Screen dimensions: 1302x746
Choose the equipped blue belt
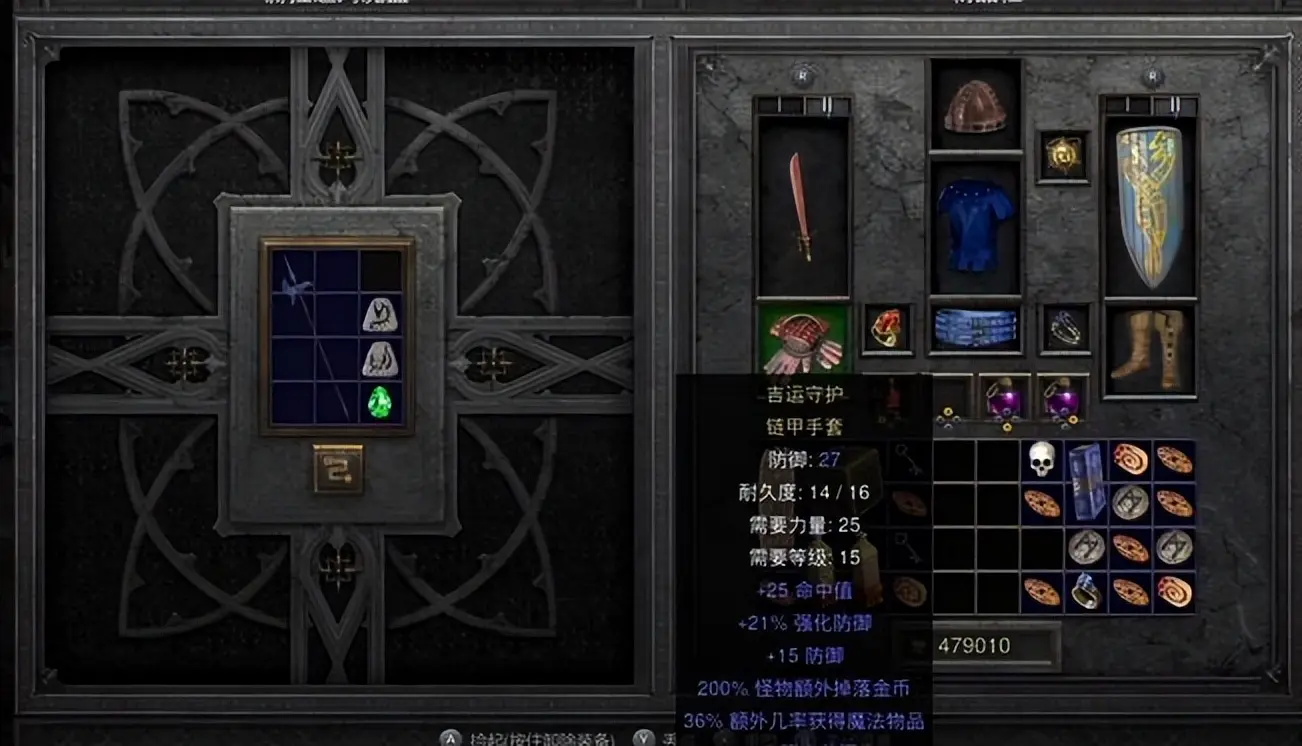[975, 328]
